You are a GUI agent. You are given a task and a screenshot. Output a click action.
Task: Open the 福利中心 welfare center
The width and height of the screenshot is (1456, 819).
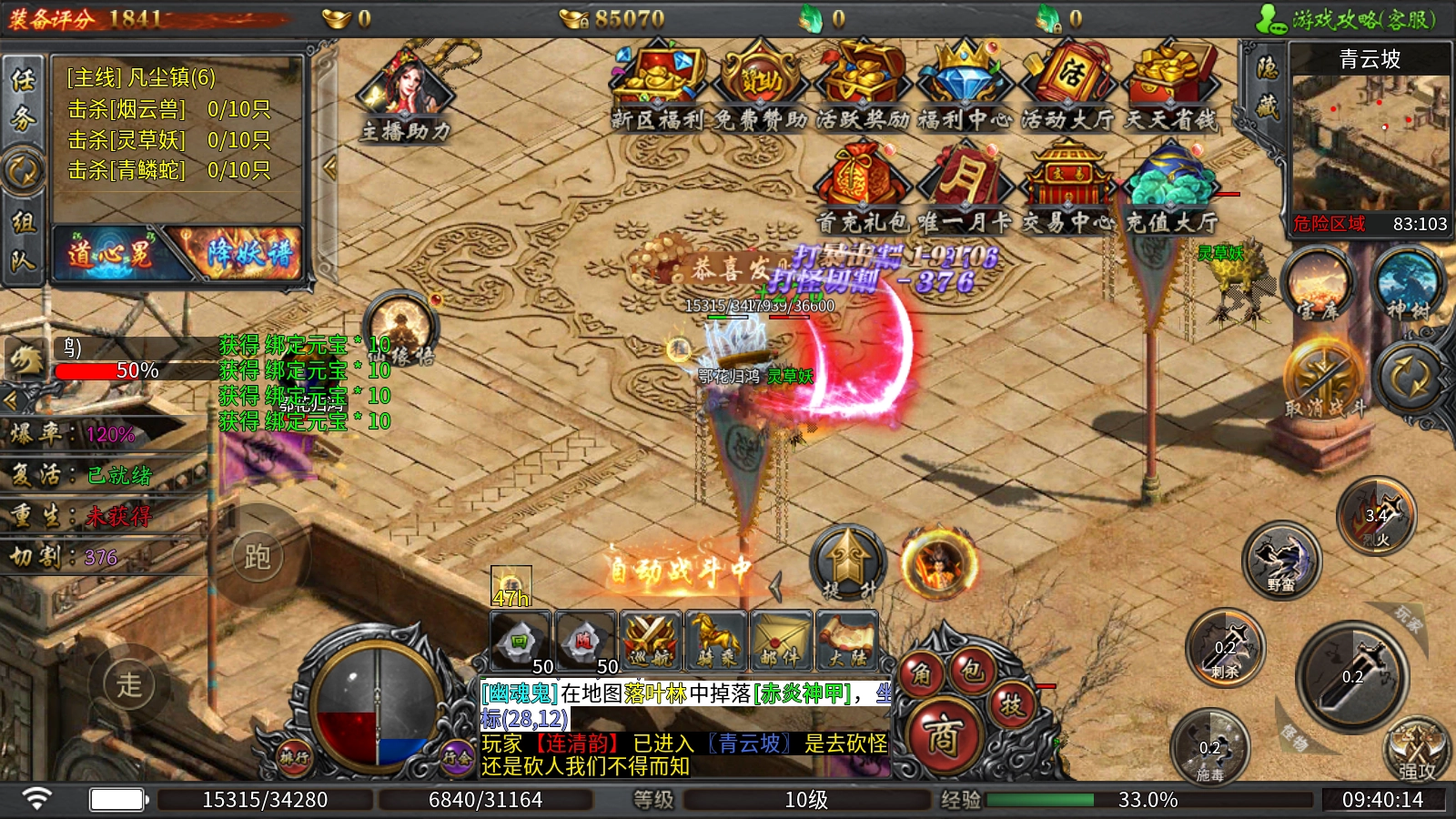coord(965,86)
